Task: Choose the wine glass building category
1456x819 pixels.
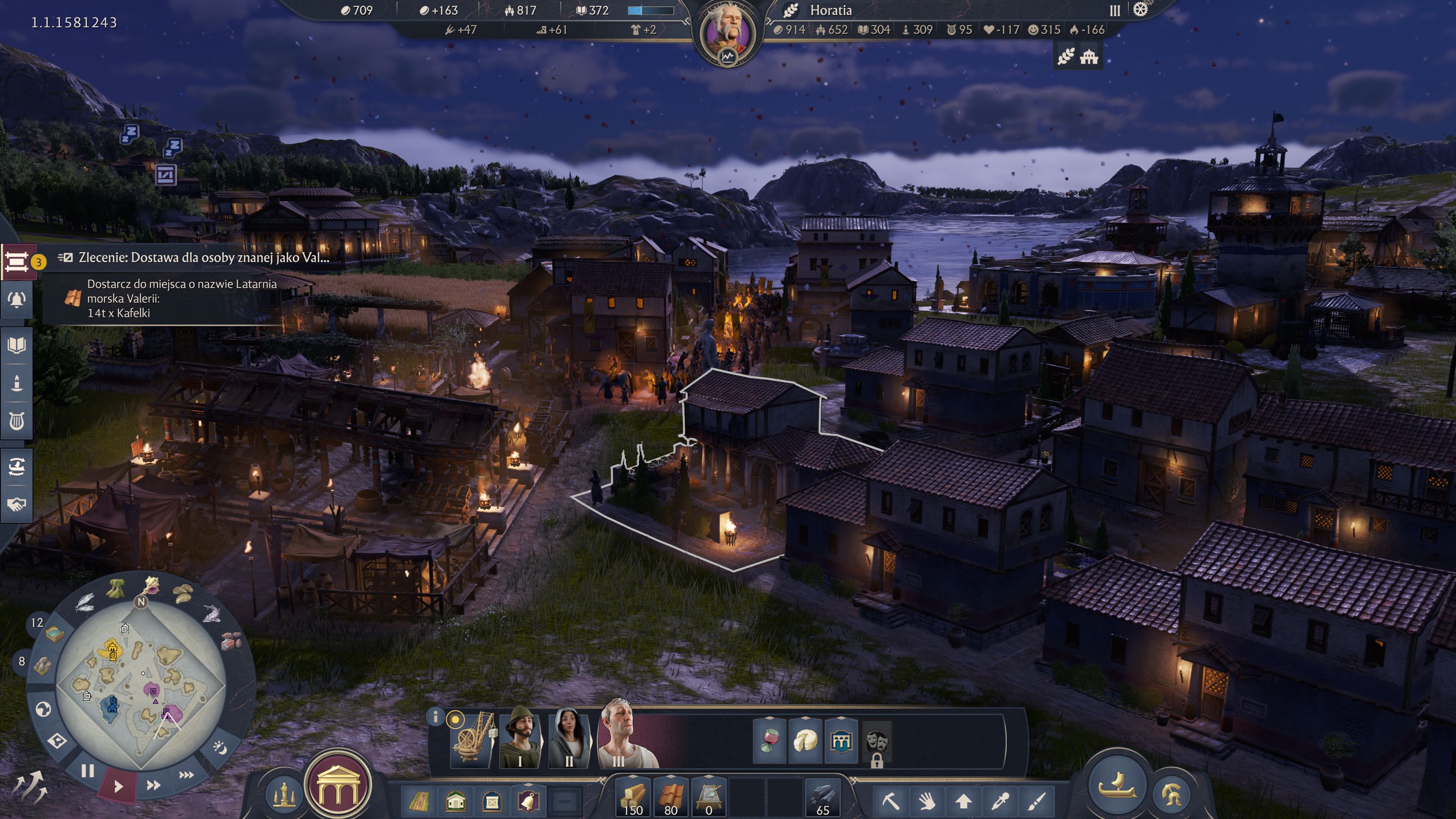Action: coord(769,741)
